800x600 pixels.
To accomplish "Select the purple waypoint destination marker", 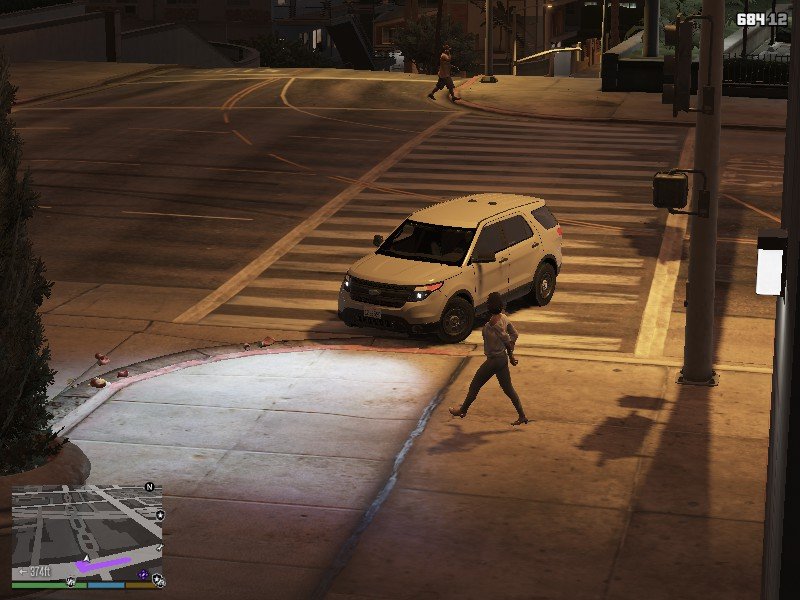I will point(143,575).
